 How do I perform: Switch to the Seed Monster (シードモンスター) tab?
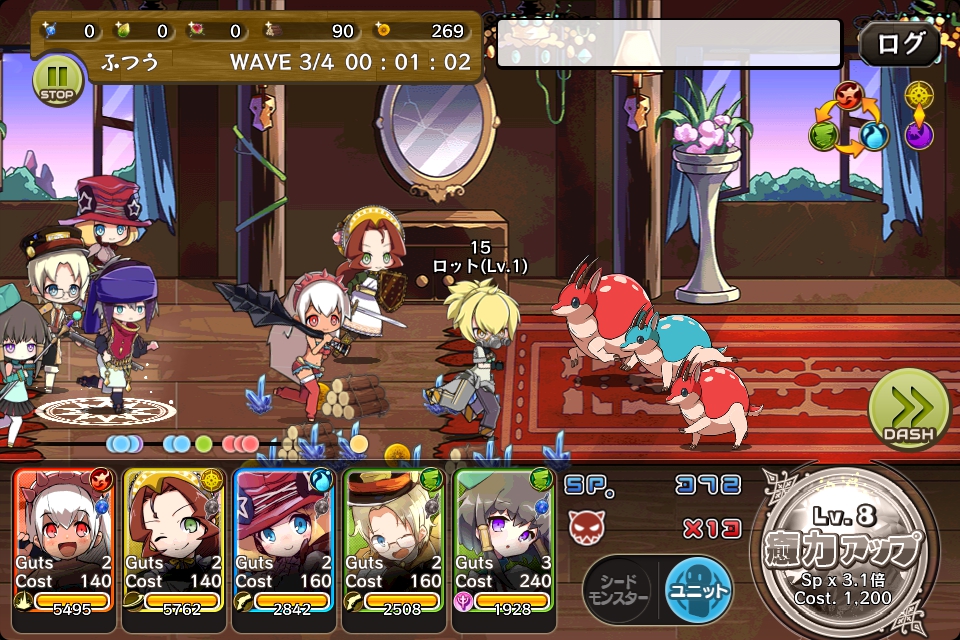[x=617, y=590]
